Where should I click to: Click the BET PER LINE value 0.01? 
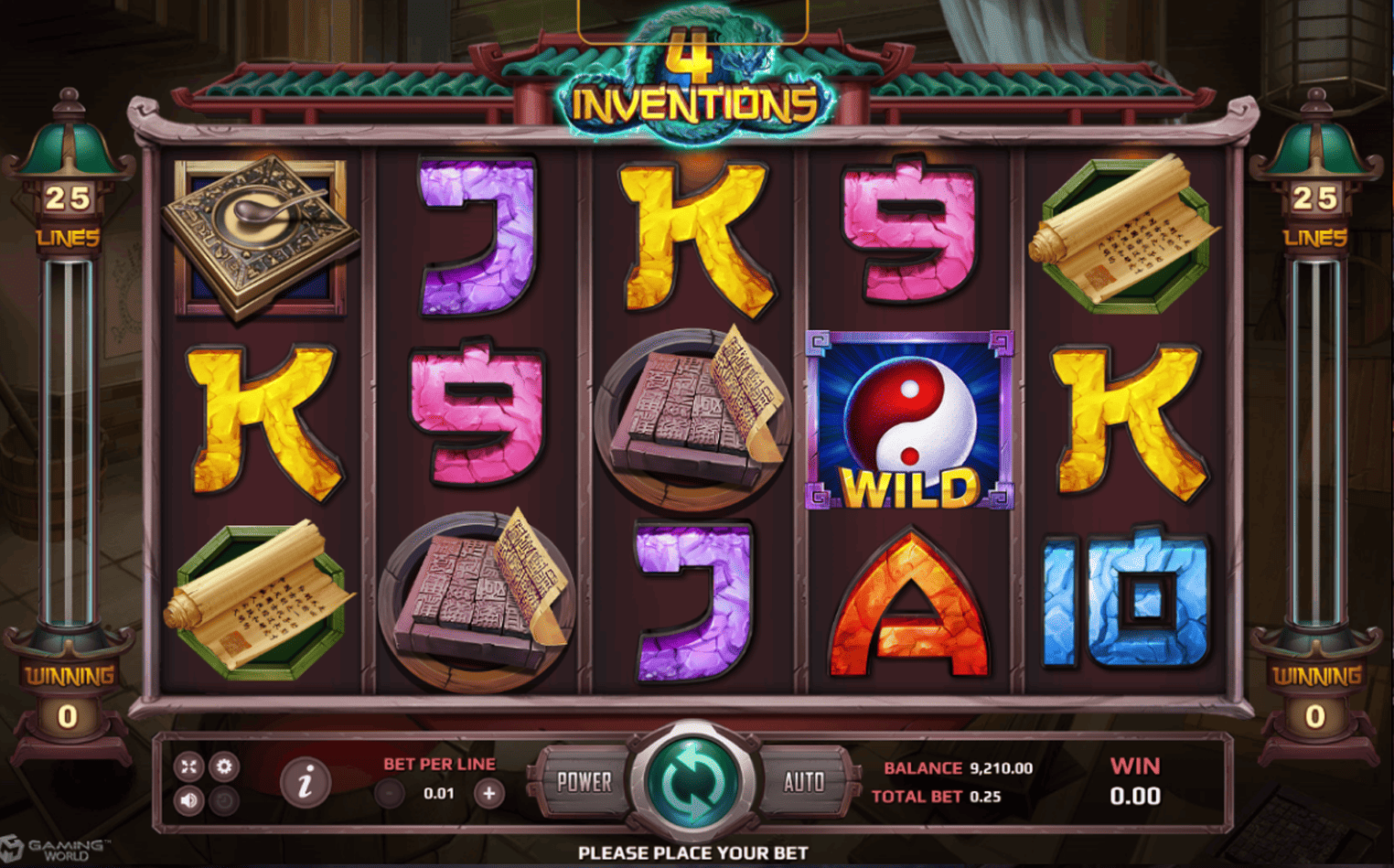pyautogui.click(x=439, y=793)
